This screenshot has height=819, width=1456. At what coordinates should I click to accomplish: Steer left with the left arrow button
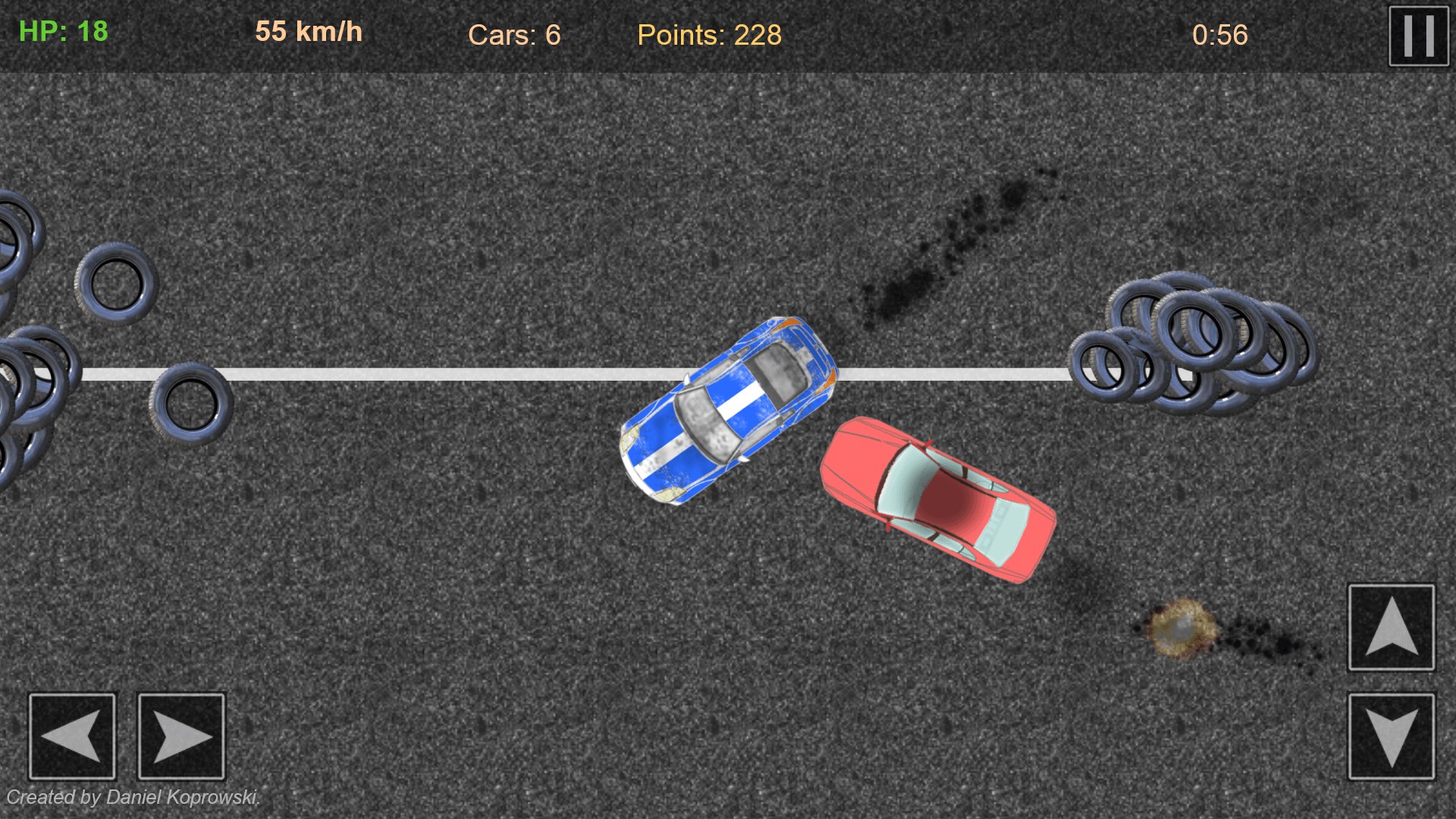click(x=72, y=736)
